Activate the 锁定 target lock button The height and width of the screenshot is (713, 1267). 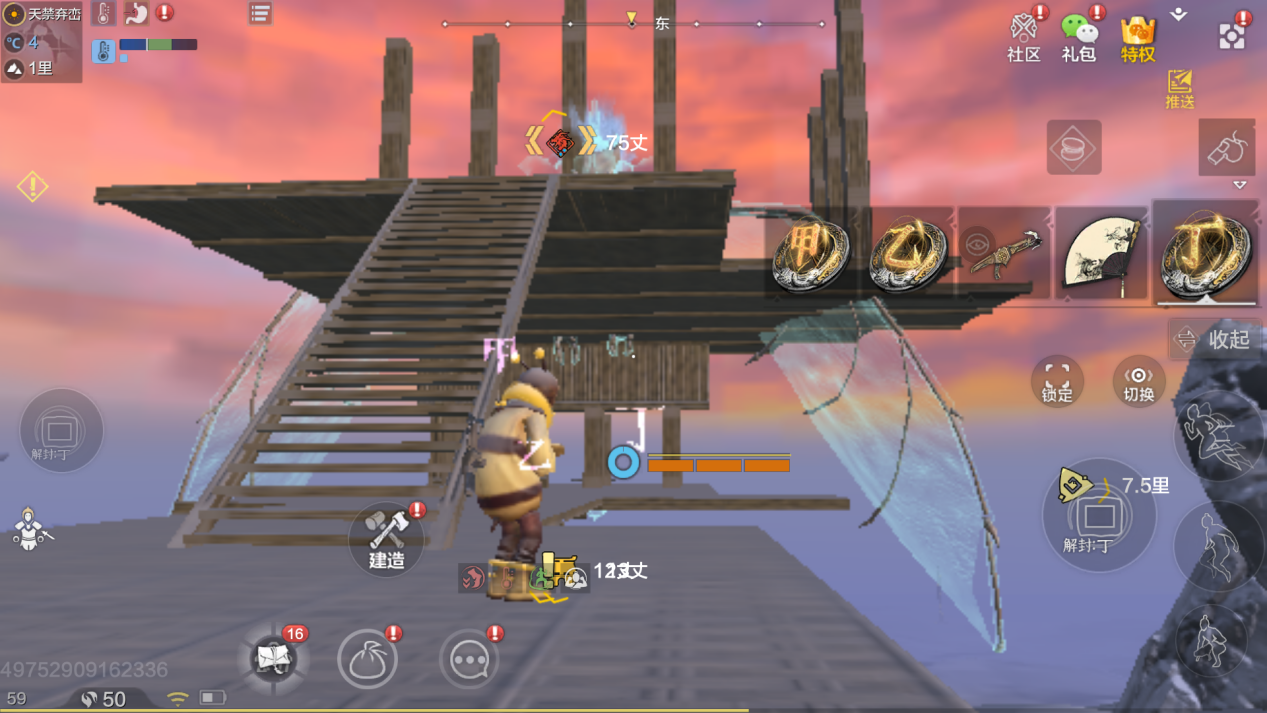pos(1057,381)
